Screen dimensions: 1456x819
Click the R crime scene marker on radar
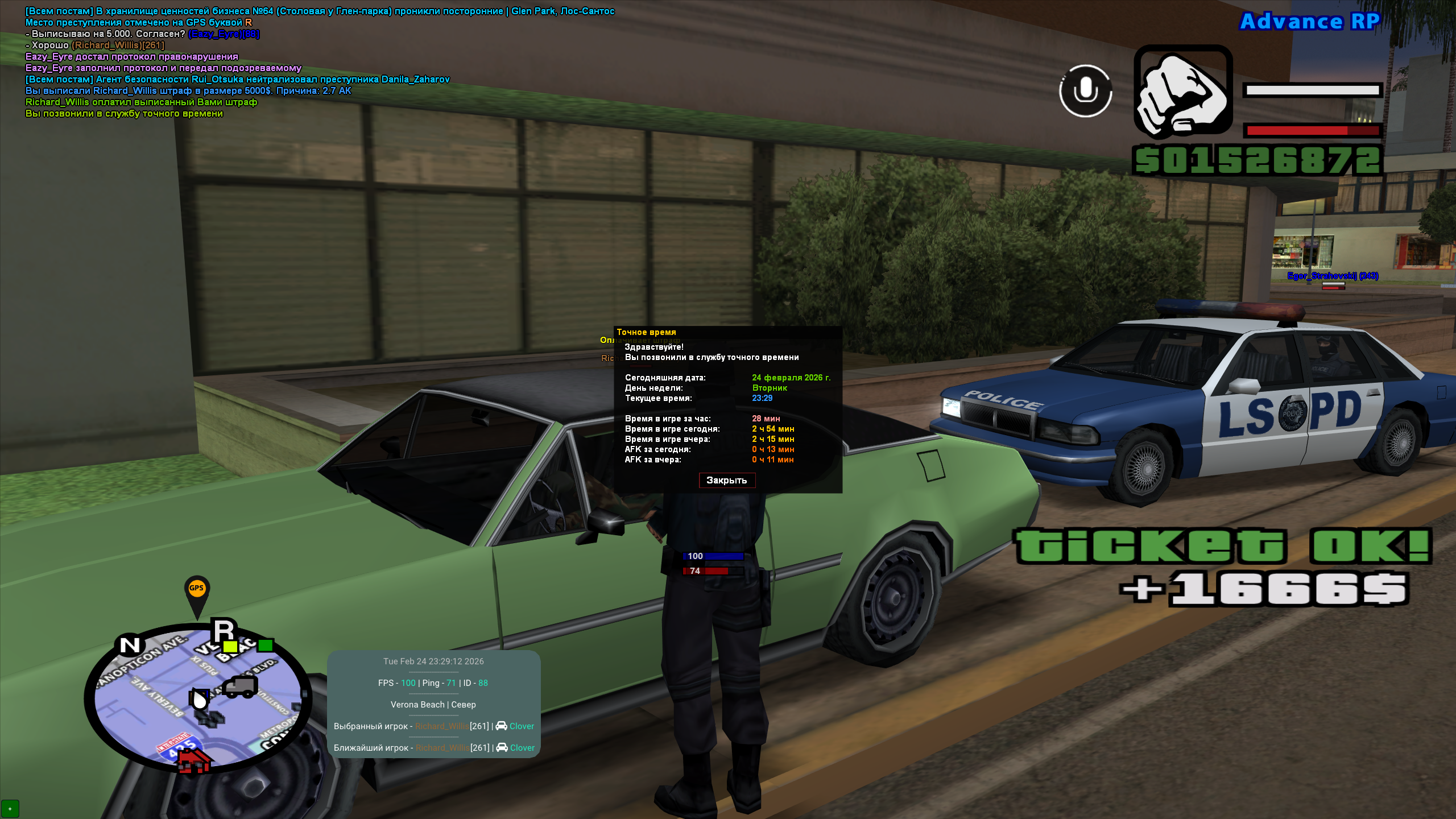click(x=223, y=631)
